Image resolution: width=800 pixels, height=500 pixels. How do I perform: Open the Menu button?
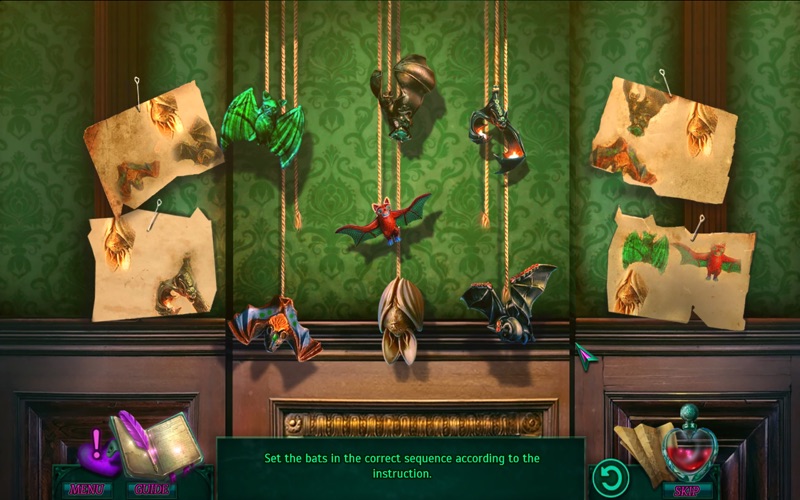[88, 489]
